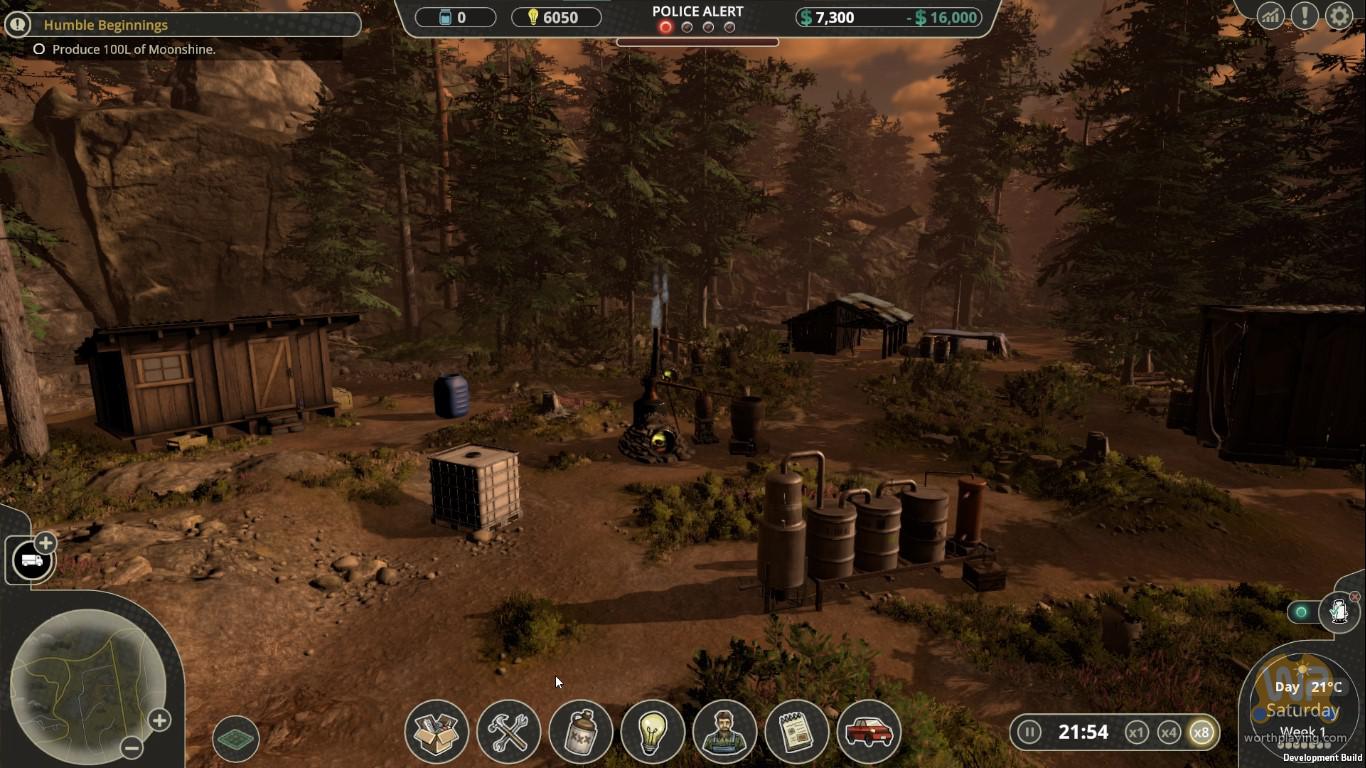Viewport: 1366px width, 768px height.
Task: Open the exclamation mark alerts panel
Action: pyautogui.click(x=1304, y=16)
